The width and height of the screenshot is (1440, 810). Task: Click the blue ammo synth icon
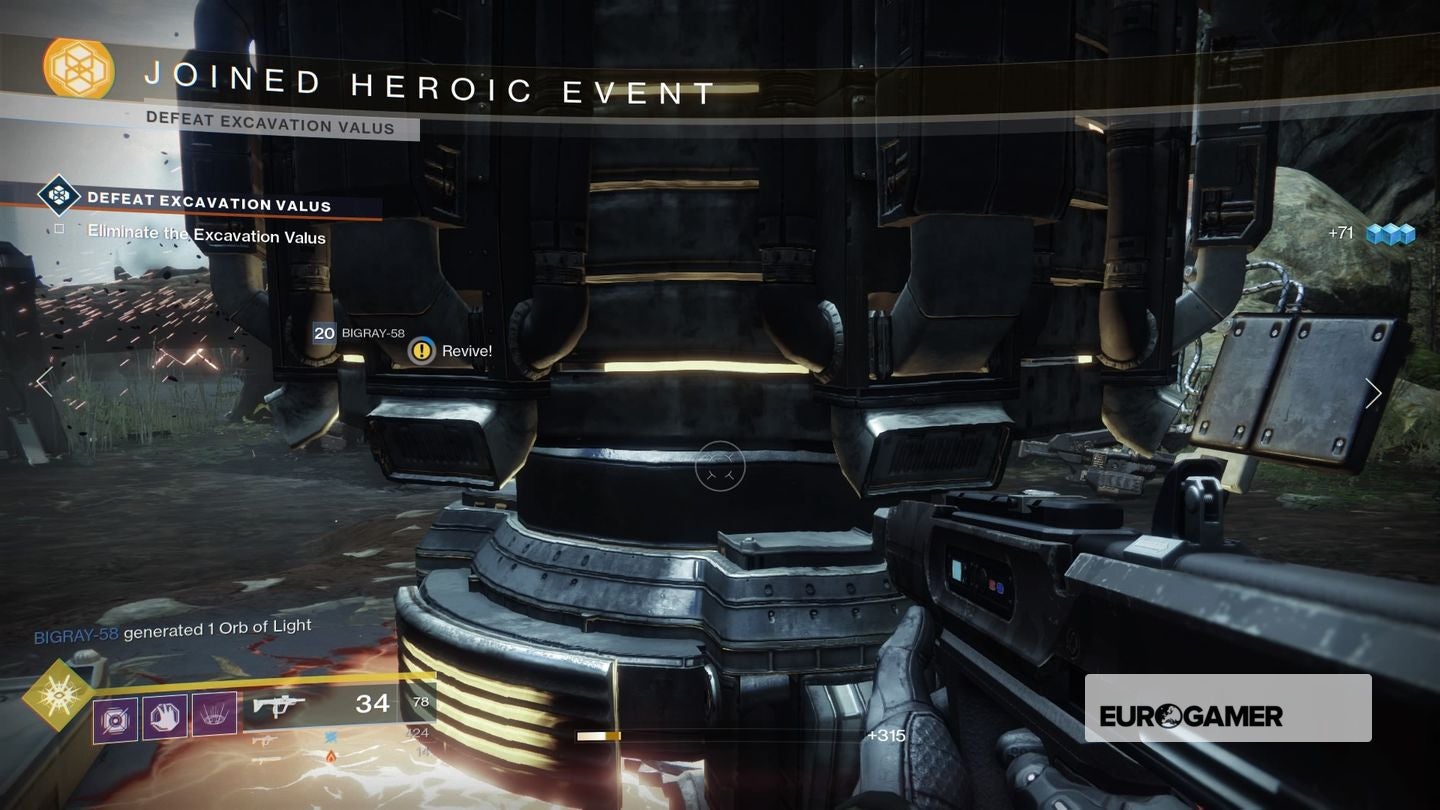pos(331,737)
